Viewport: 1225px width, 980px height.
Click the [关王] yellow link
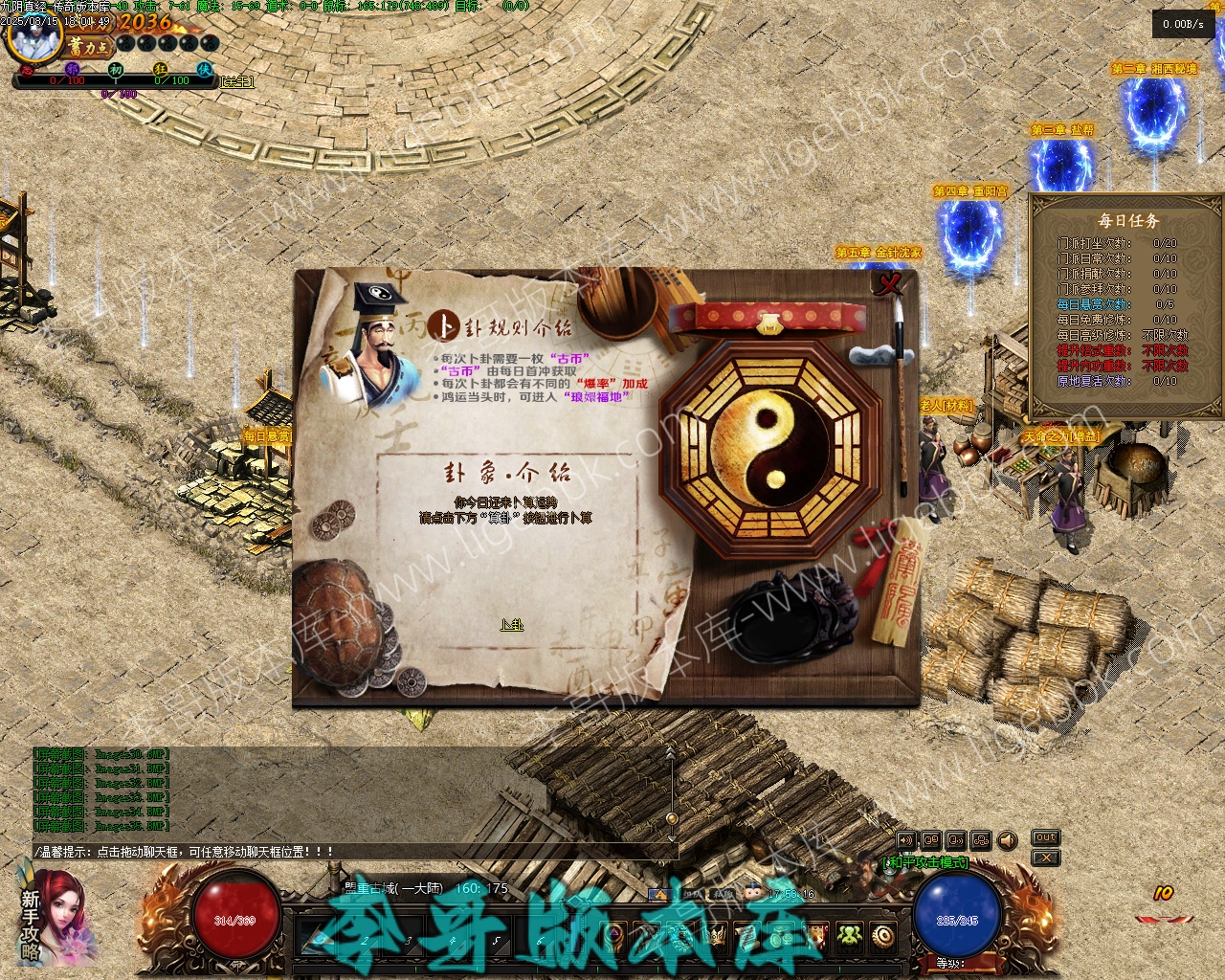237,82
